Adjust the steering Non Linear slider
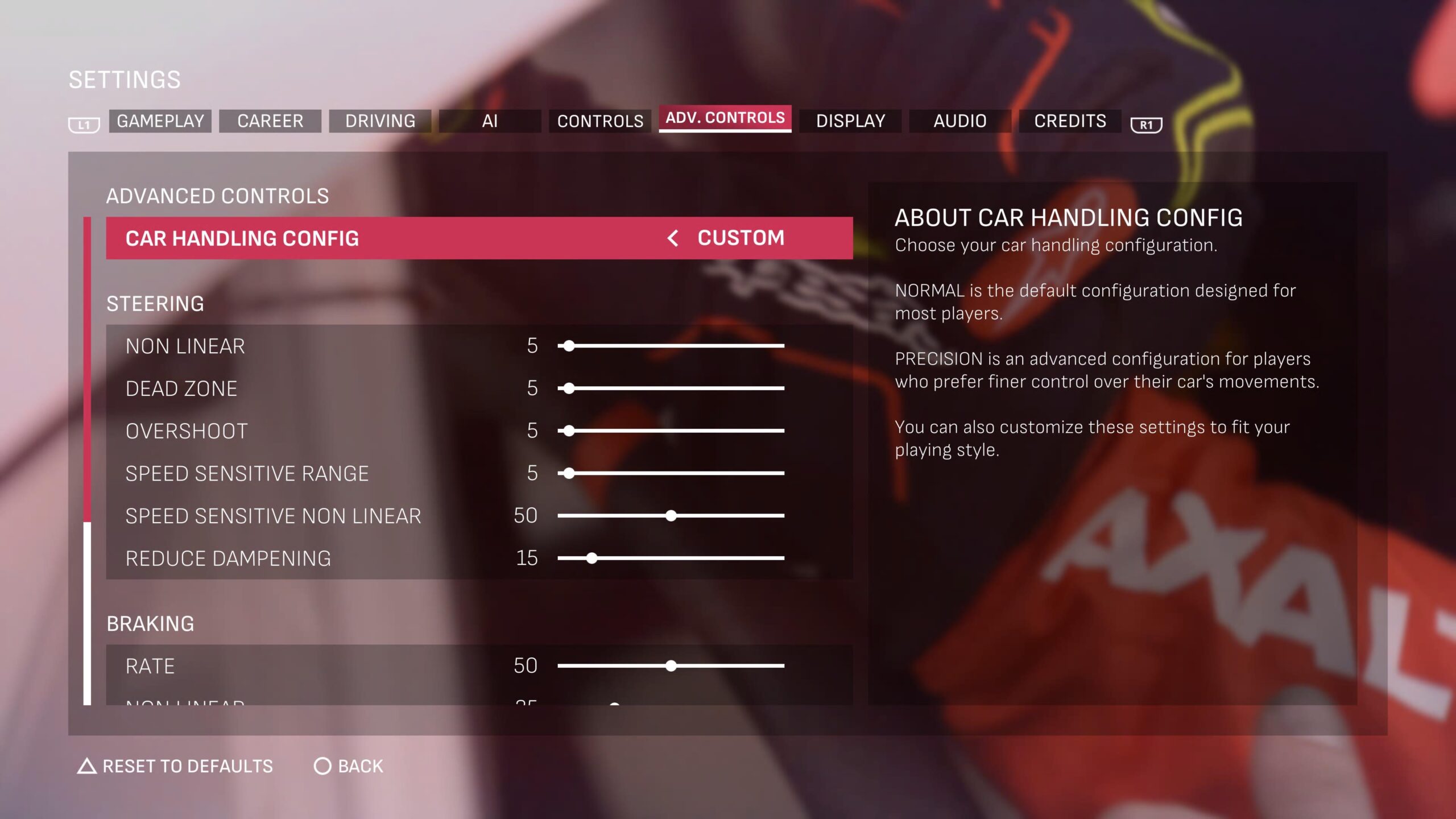This screenshot has width=1456, height=819. click(x=569, y=346)
